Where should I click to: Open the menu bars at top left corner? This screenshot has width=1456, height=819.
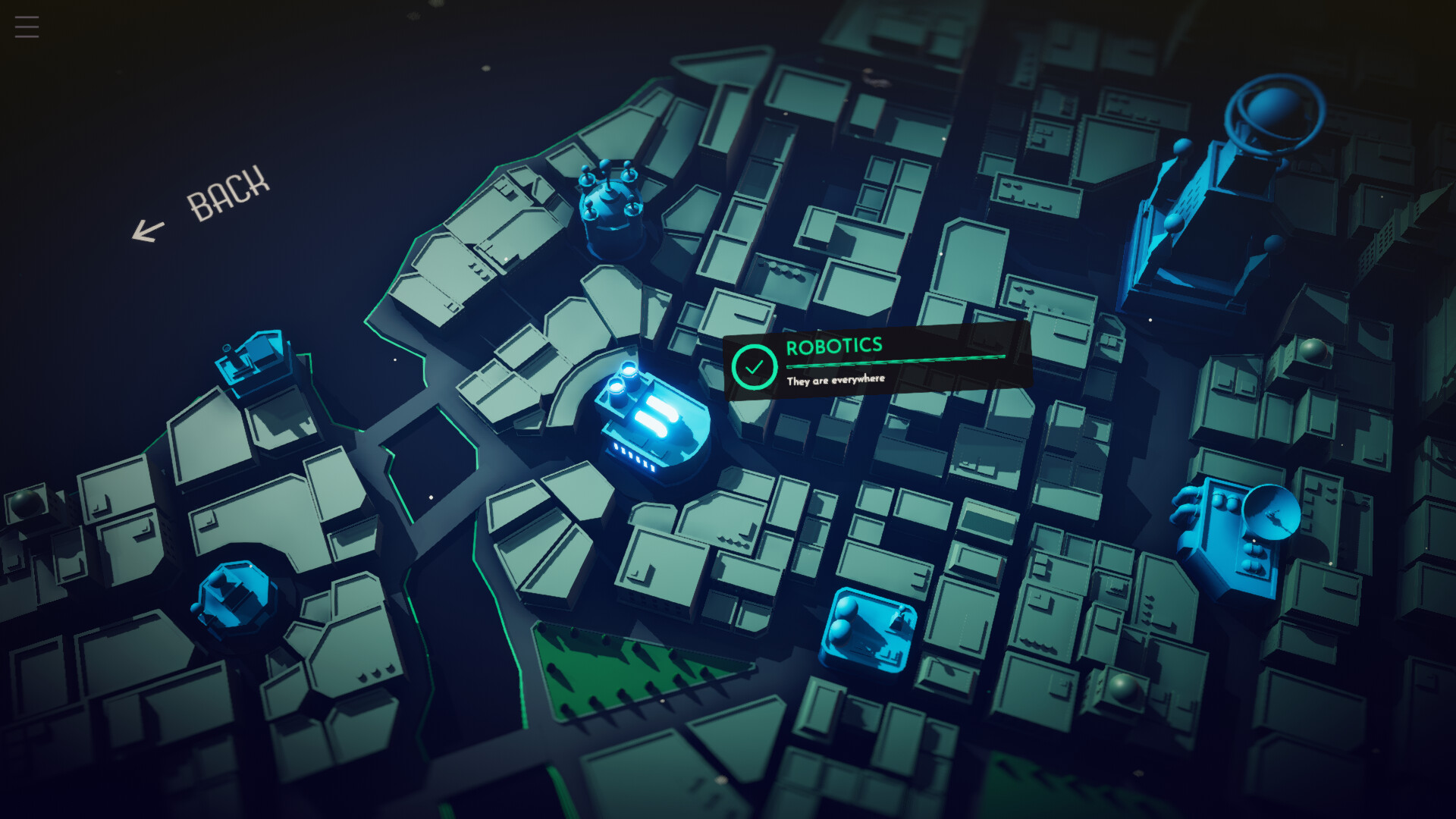[x=26, y=26]
